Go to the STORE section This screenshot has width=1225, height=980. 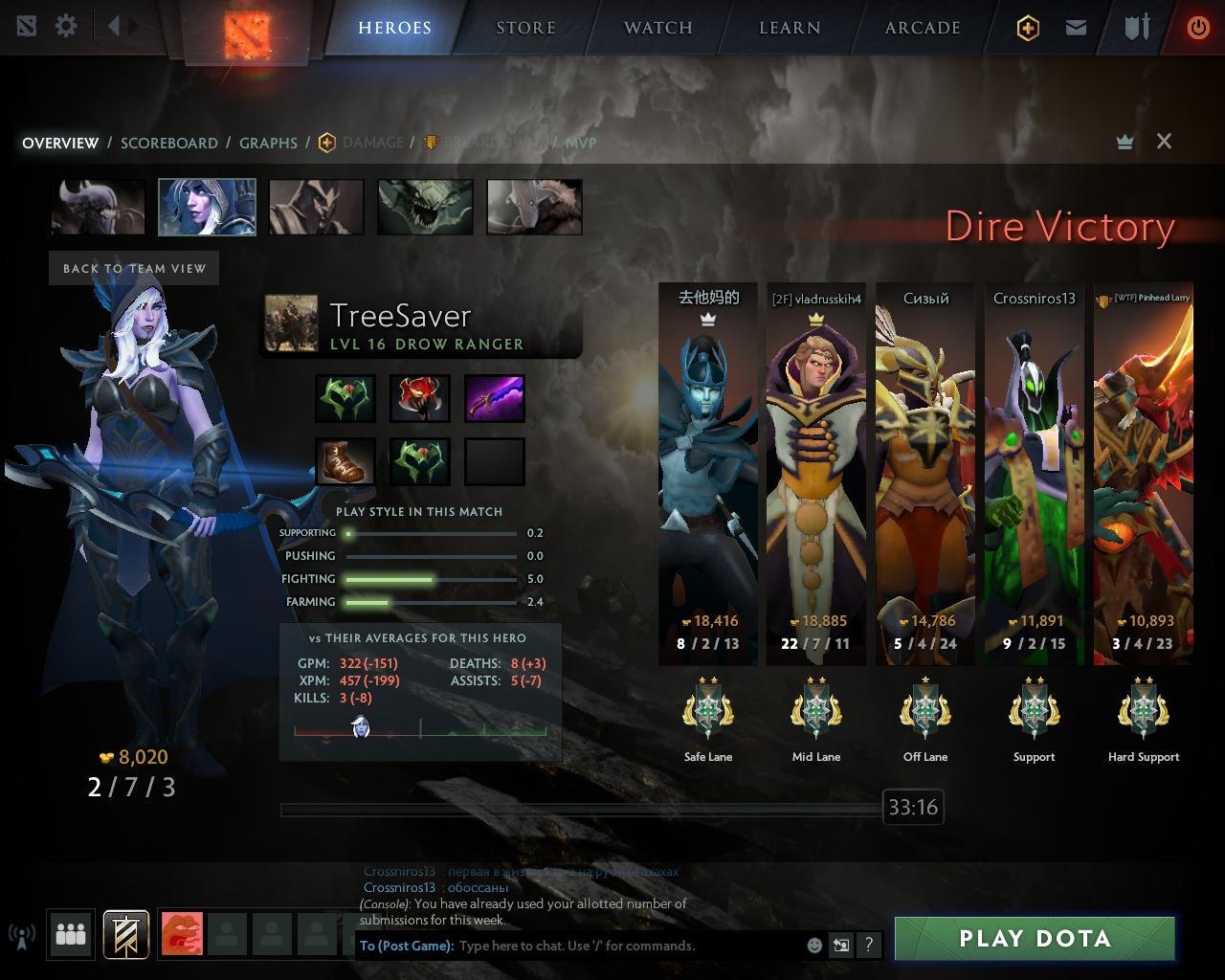point(525,28)
